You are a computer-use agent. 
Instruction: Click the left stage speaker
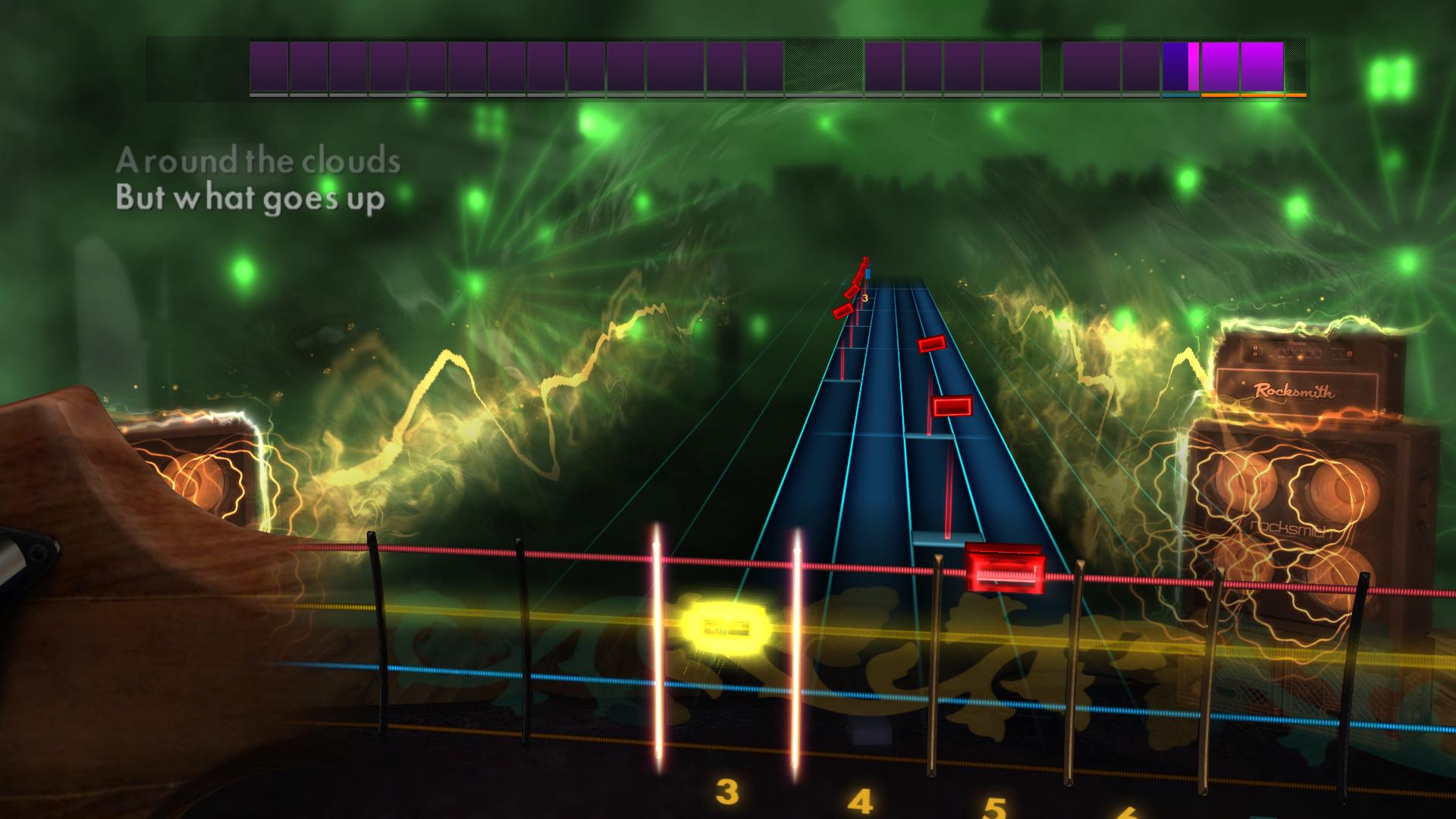(x=201, y=478)
